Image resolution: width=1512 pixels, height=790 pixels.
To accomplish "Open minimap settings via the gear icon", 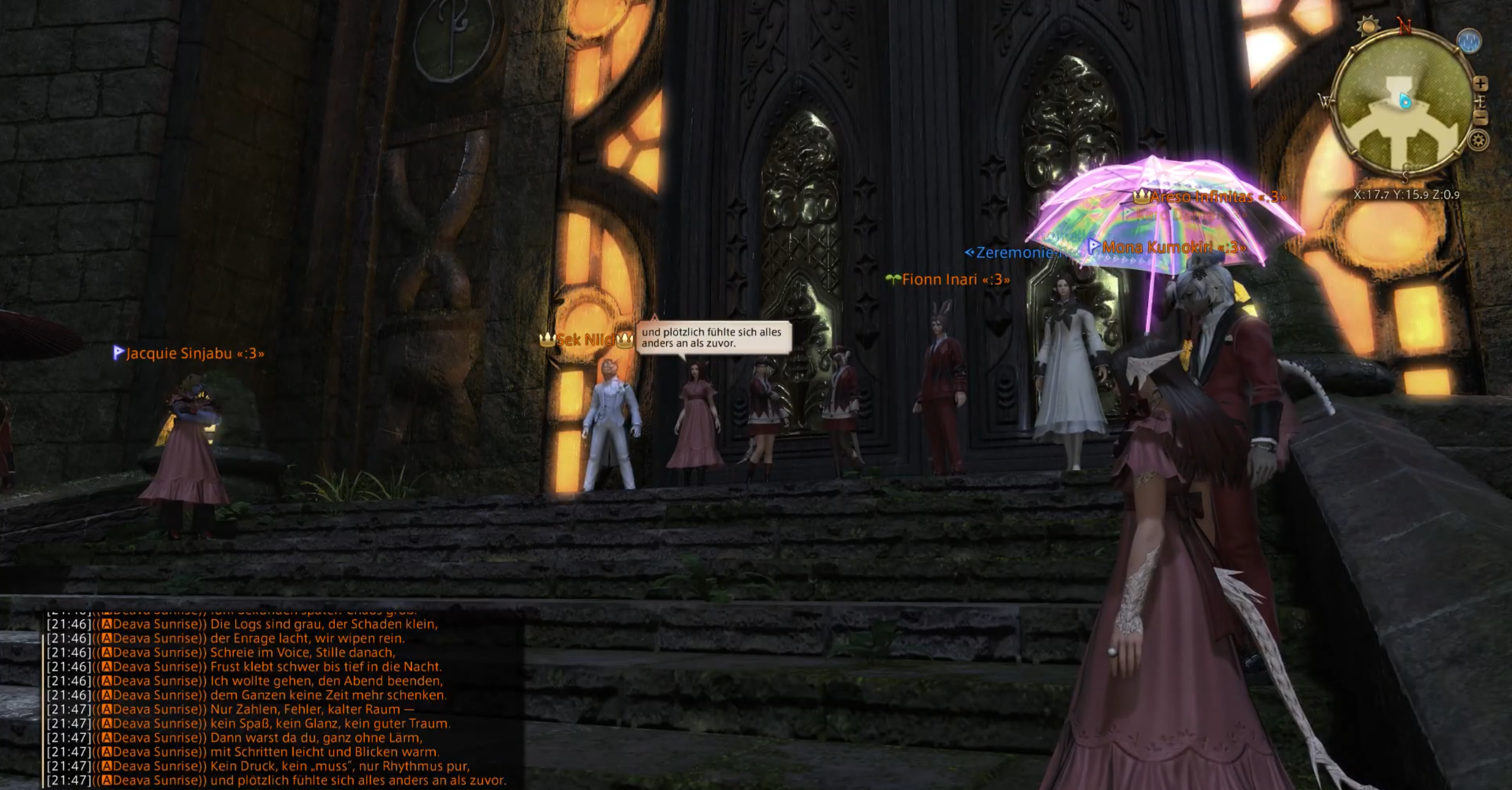I will pos(1478,141).
